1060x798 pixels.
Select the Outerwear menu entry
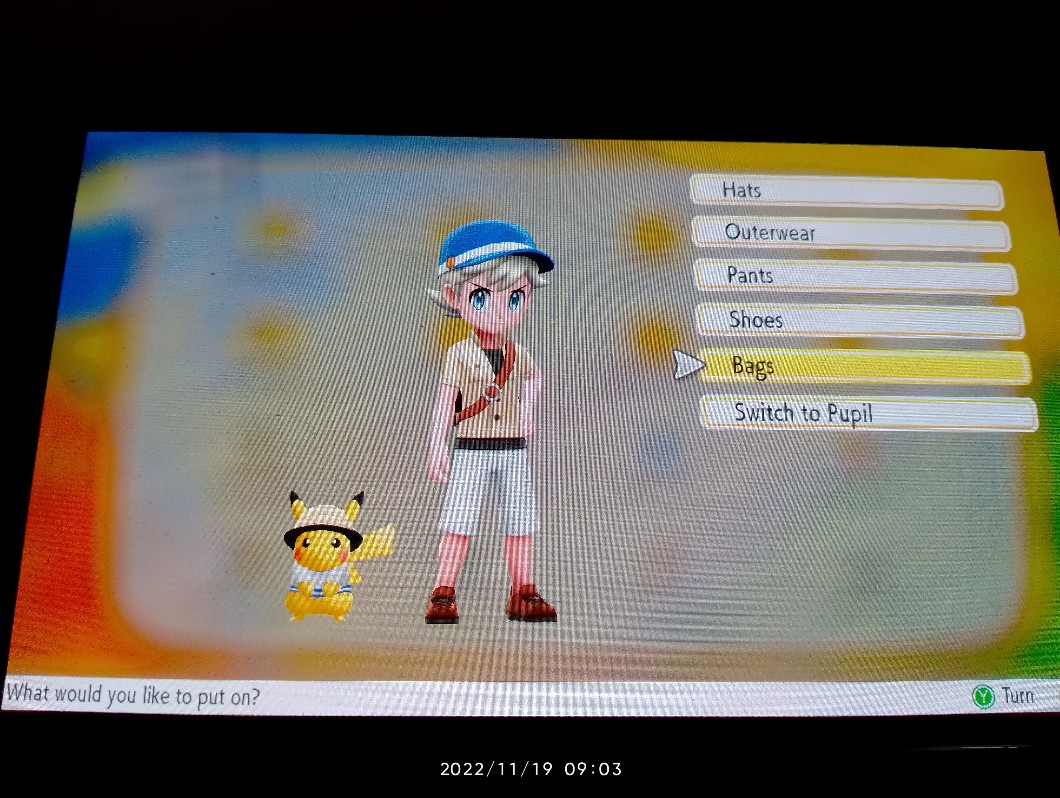point(851,234)
